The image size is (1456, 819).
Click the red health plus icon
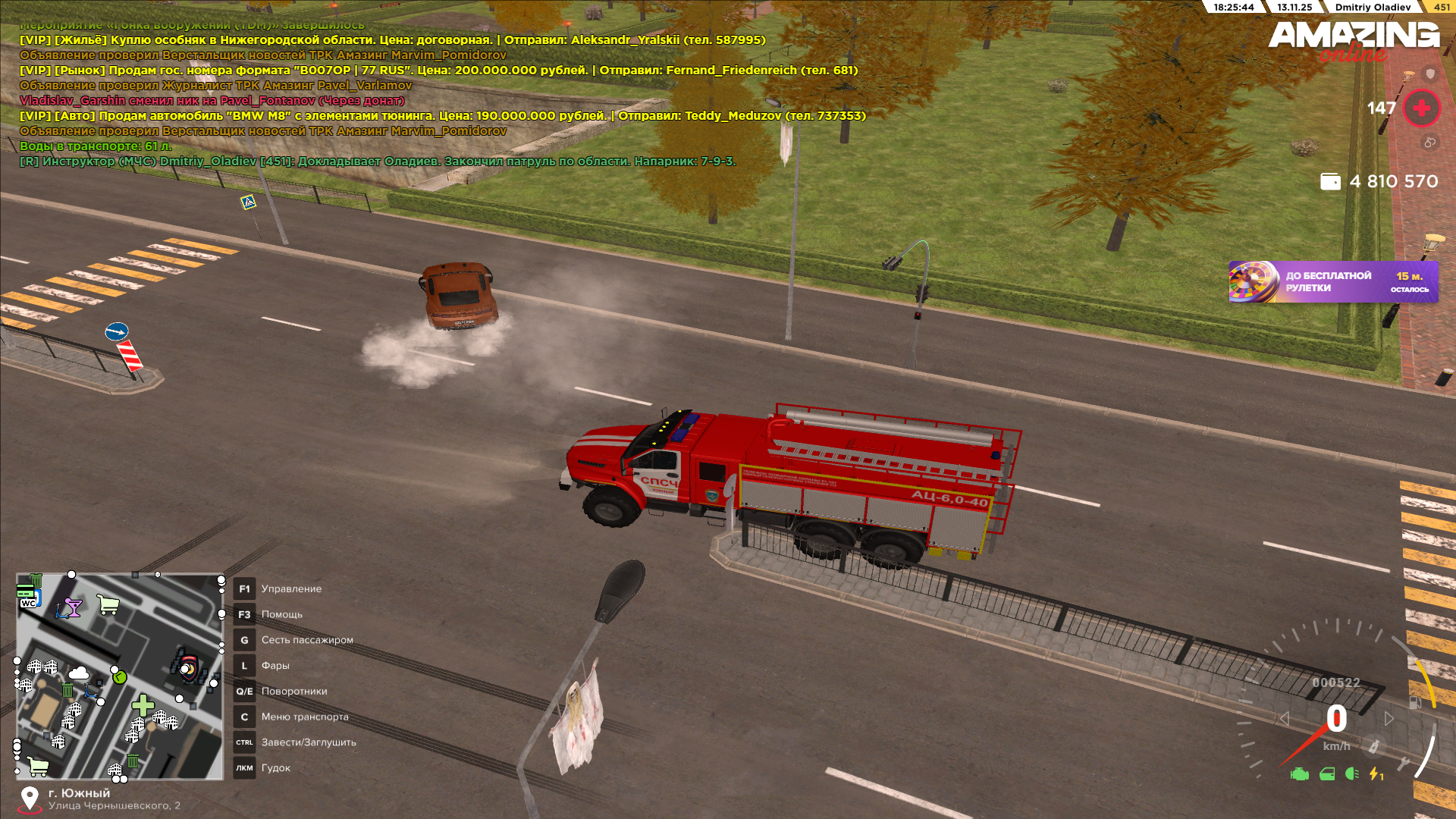click(1422, 108)
